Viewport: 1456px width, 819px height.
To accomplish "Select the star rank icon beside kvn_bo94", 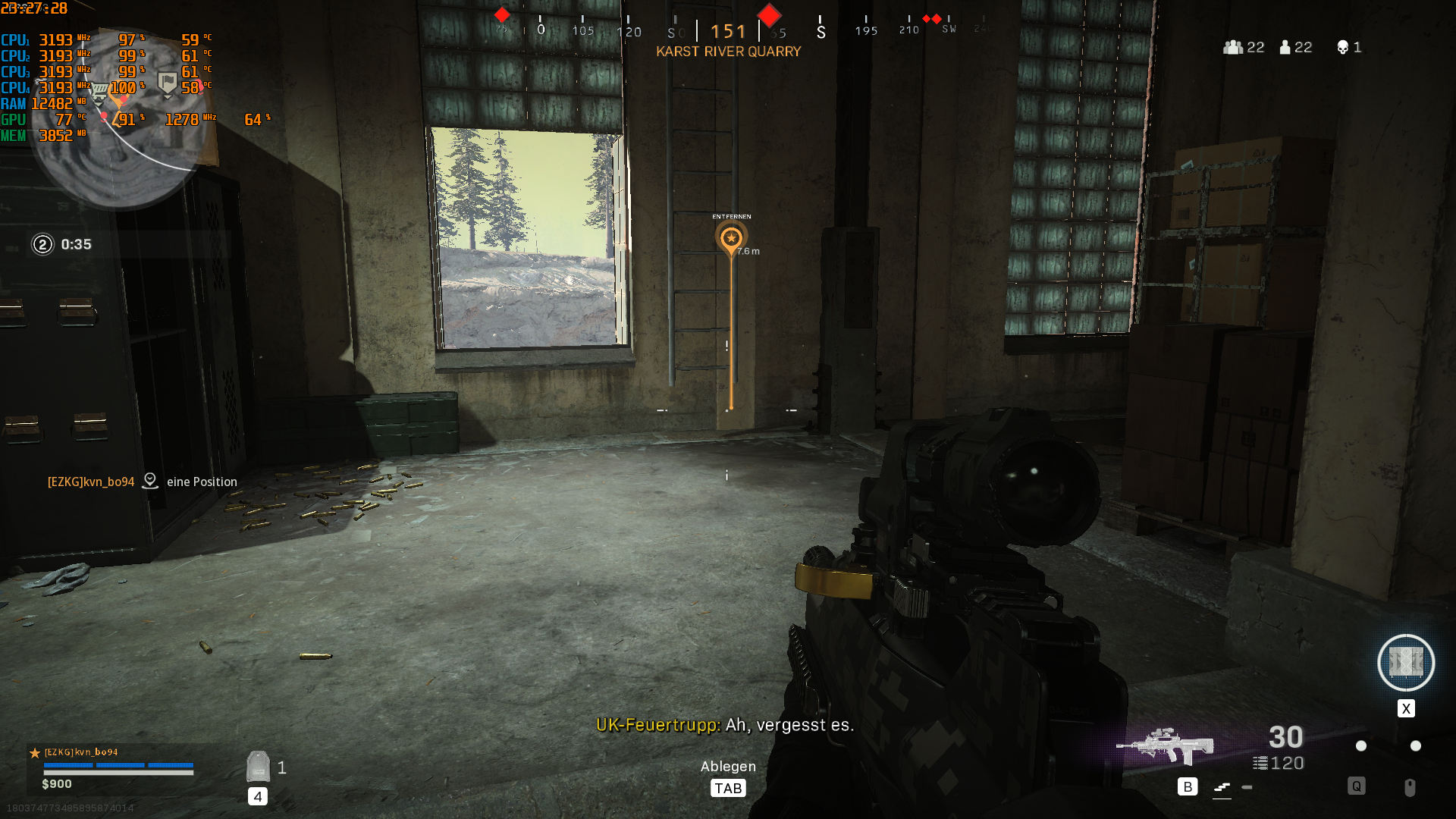I will [x=33, y=753].
